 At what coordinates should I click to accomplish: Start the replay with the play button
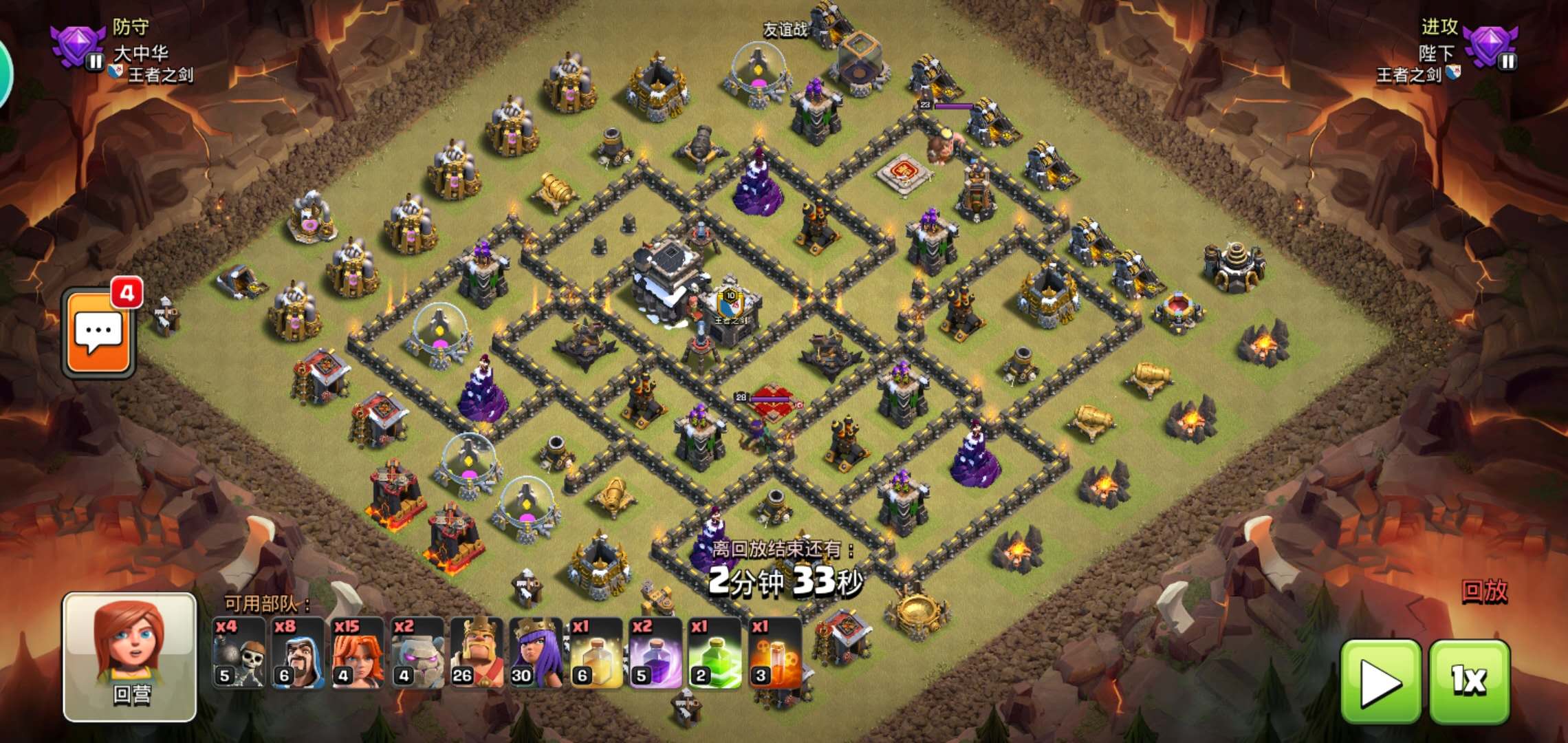coord(1381,681)
